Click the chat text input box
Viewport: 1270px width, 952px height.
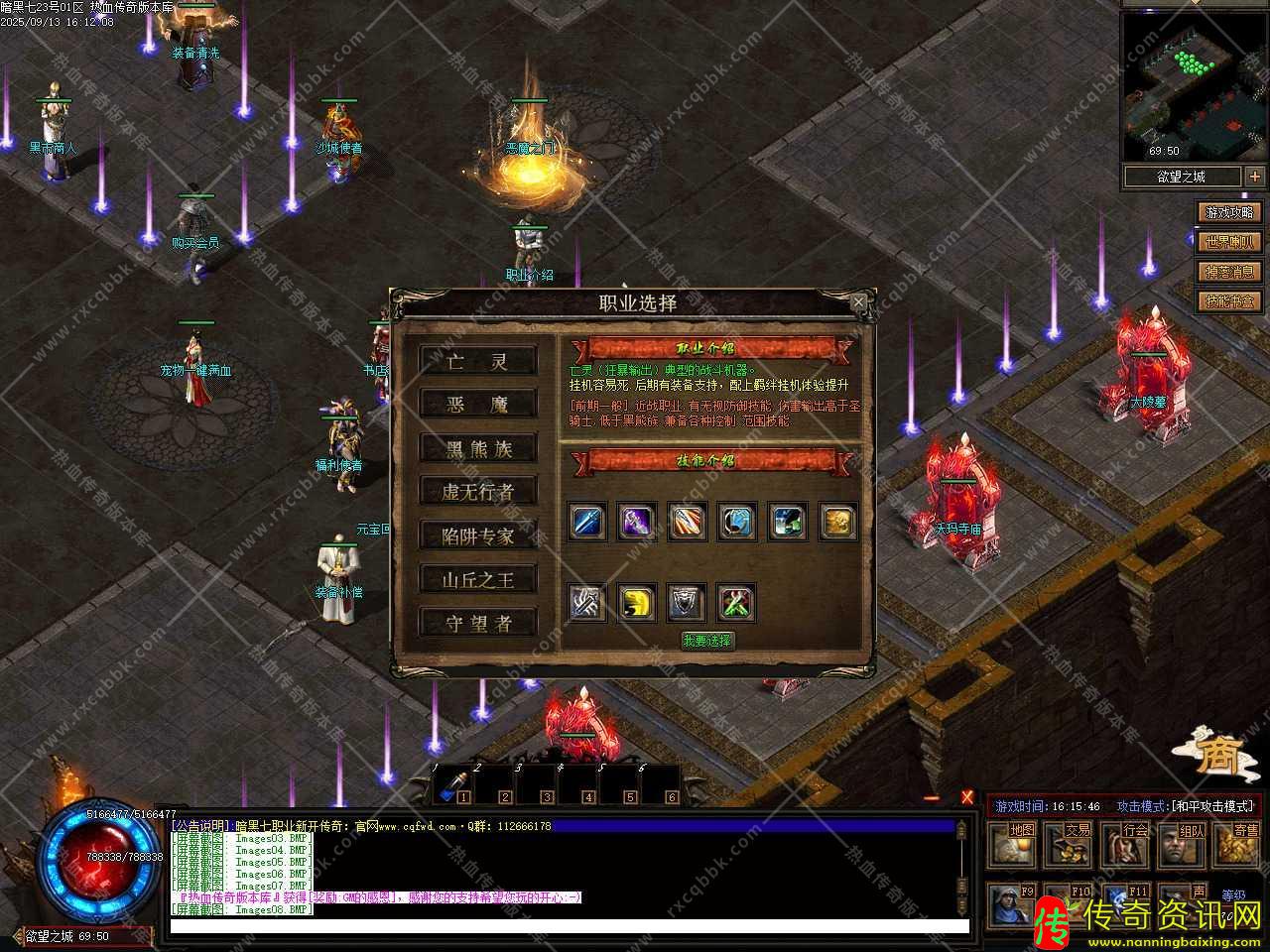coord(569,927)
